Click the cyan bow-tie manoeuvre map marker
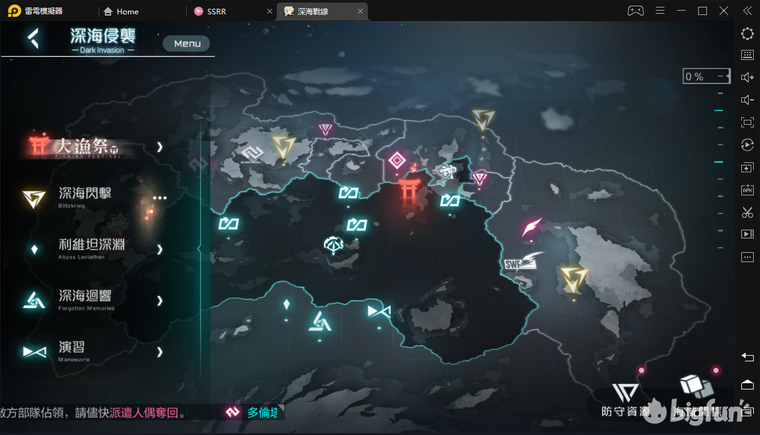The width and height of the screenshot is (760, 435). point(377,312)
